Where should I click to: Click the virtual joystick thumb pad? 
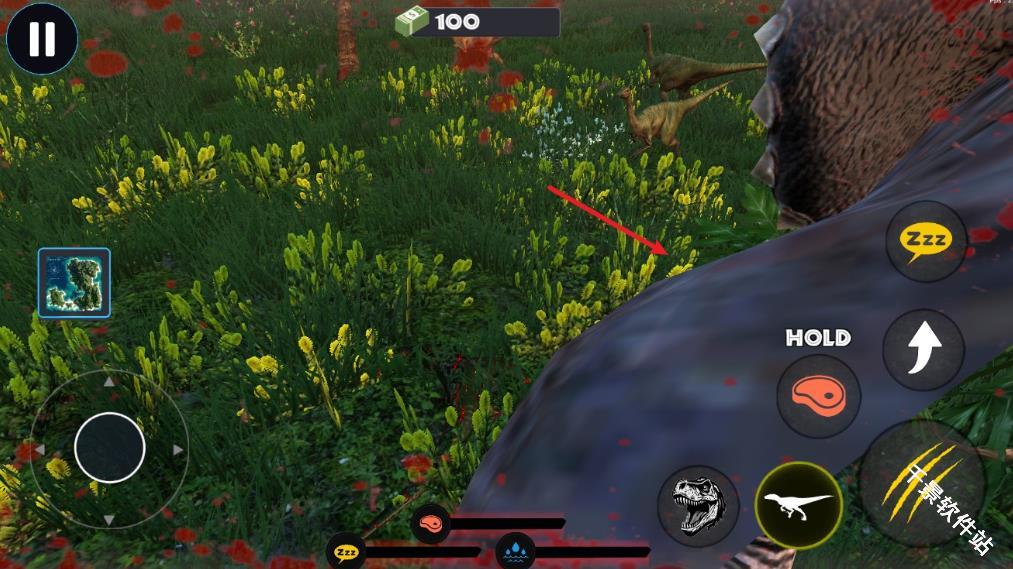tap(110, 448)
